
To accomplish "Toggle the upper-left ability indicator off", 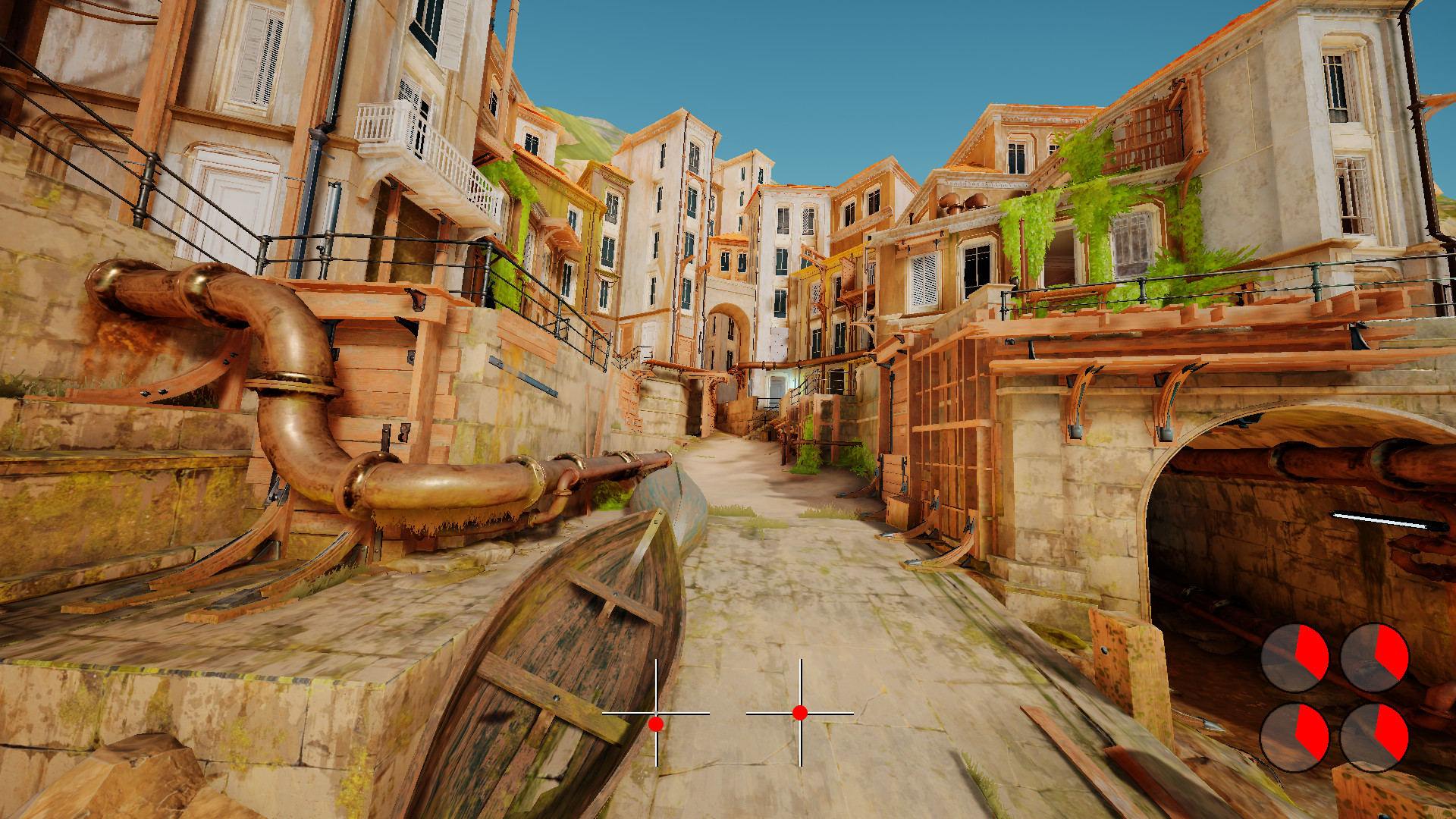I will coord(1295,657).
